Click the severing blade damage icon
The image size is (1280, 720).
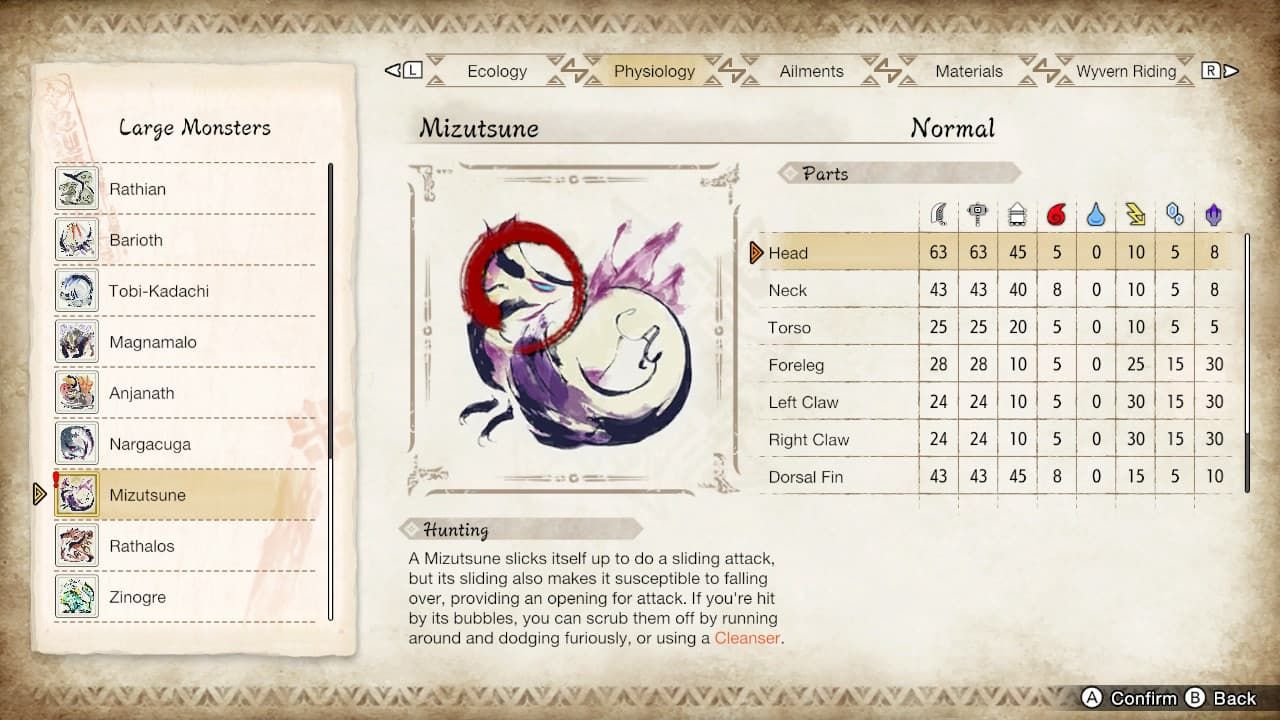coord(938,213)
